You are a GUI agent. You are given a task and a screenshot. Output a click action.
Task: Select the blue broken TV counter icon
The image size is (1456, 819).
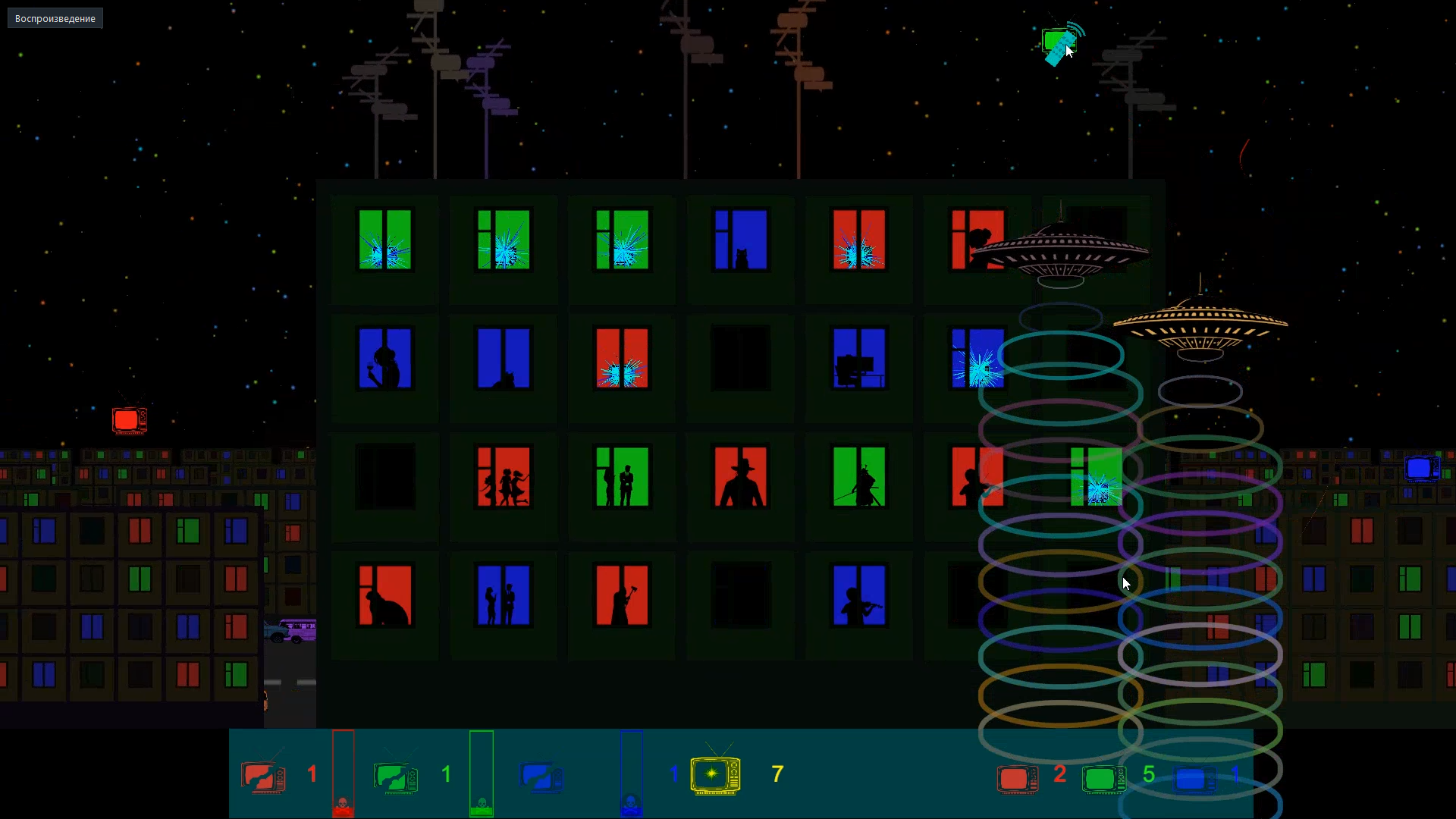[x=541, y=773]
